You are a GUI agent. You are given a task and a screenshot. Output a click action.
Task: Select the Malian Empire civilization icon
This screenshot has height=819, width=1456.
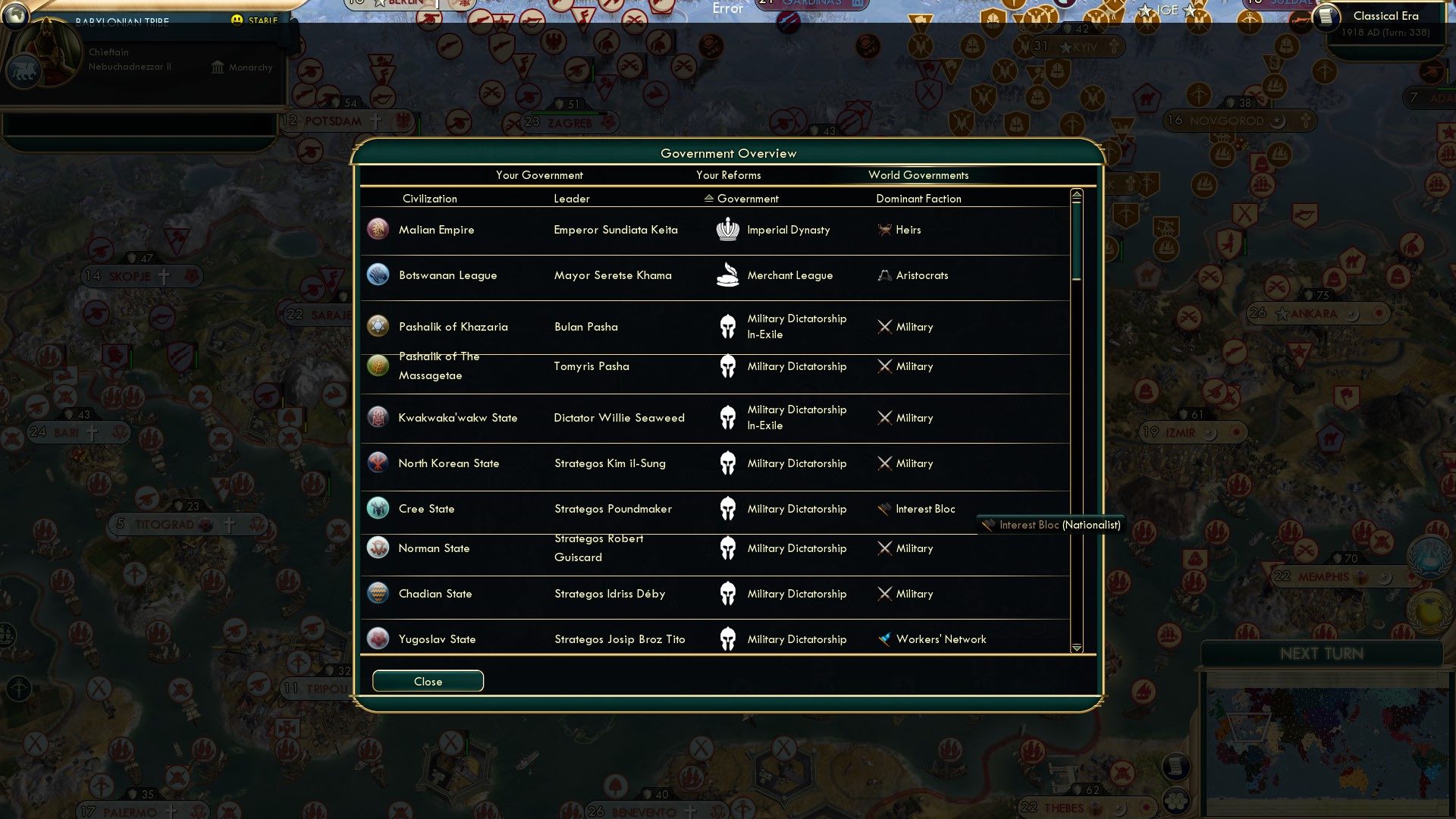(378, 229)
